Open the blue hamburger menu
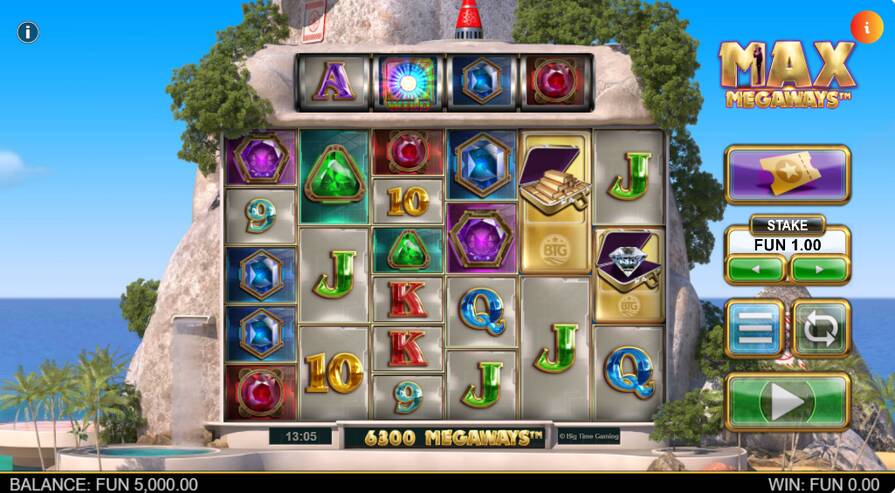Image resolution: width=895 pixels, height=493 pixels. tap(755, 327)
